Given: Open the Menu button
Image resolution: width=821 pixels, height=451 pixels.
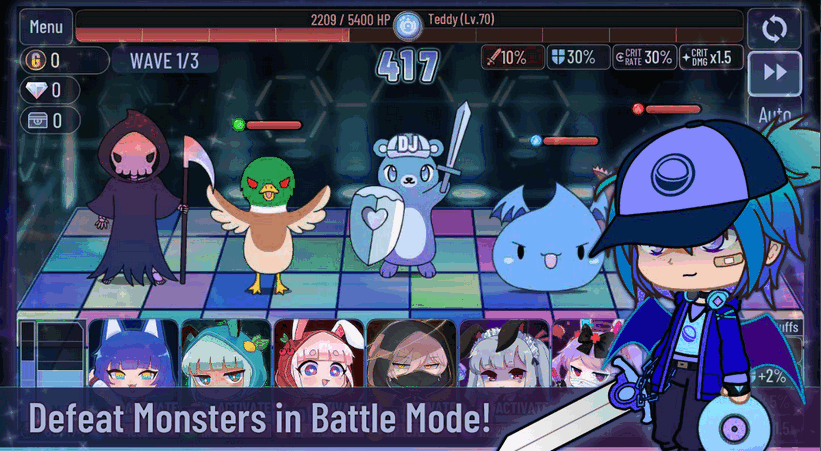Looking at the screenshot, I should [x=46, y=27].
